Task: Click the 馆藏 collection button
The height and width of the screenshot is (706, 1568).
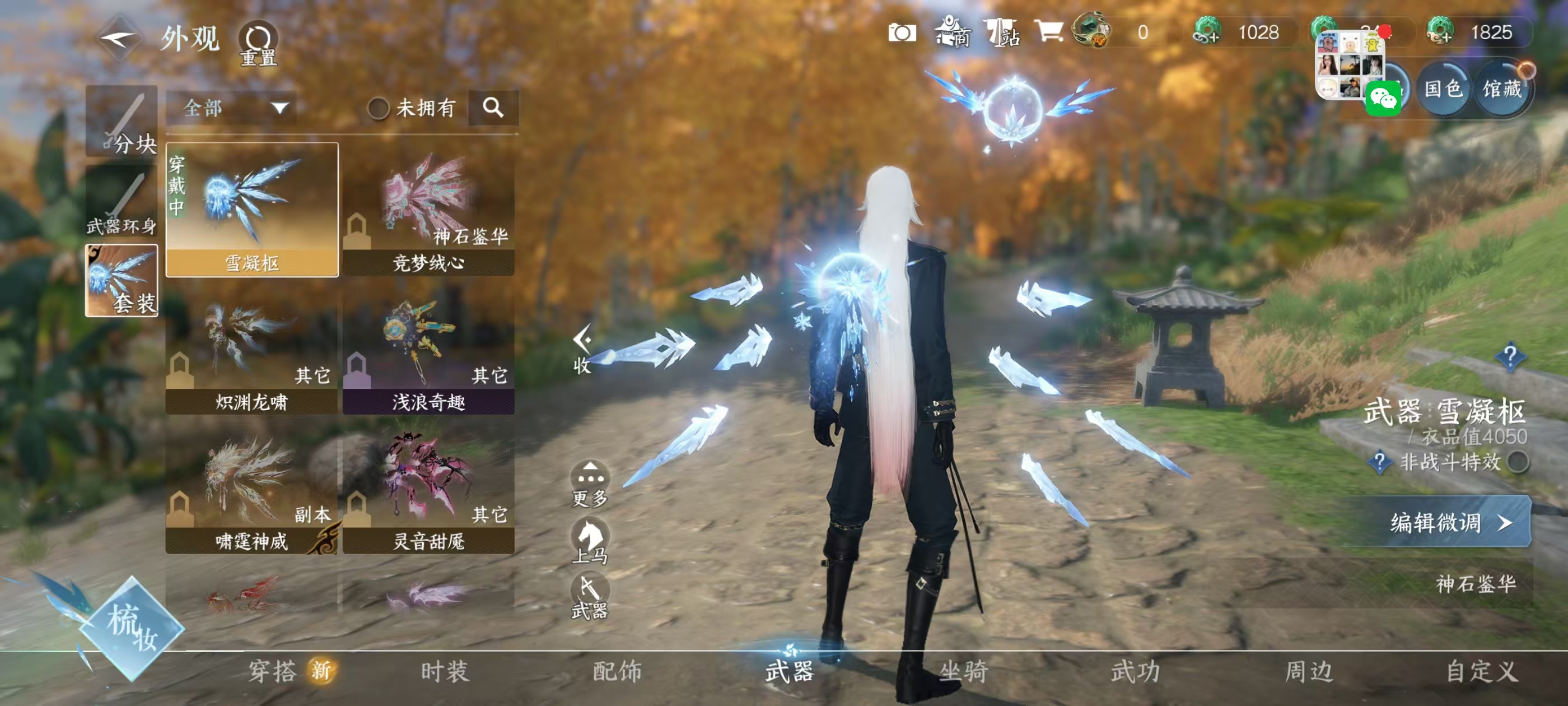Action: (1504, 91)
